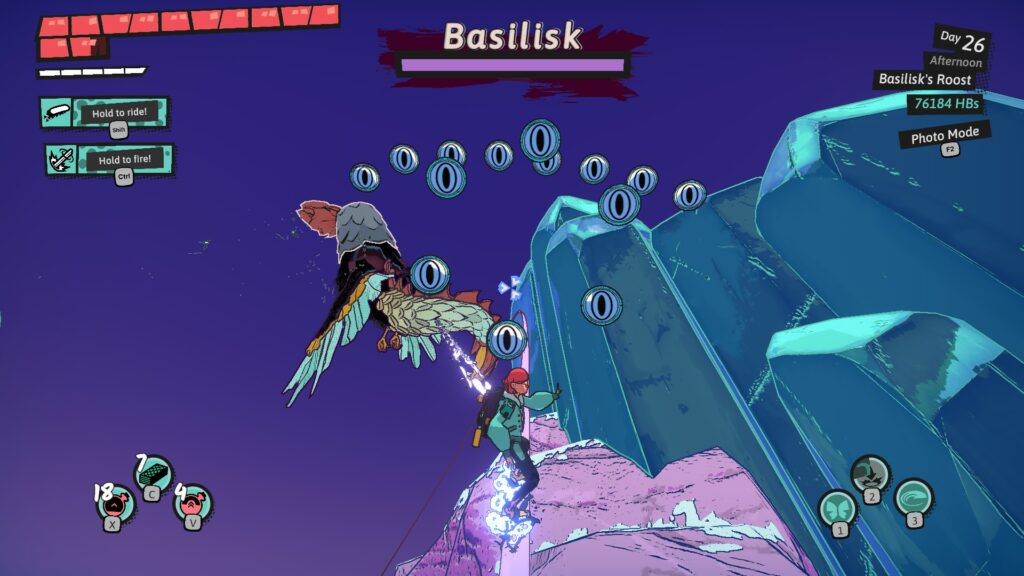Activate the swirl wave ability icon
This screenshot has height=576, width=1024.
(x=913, y=497)
